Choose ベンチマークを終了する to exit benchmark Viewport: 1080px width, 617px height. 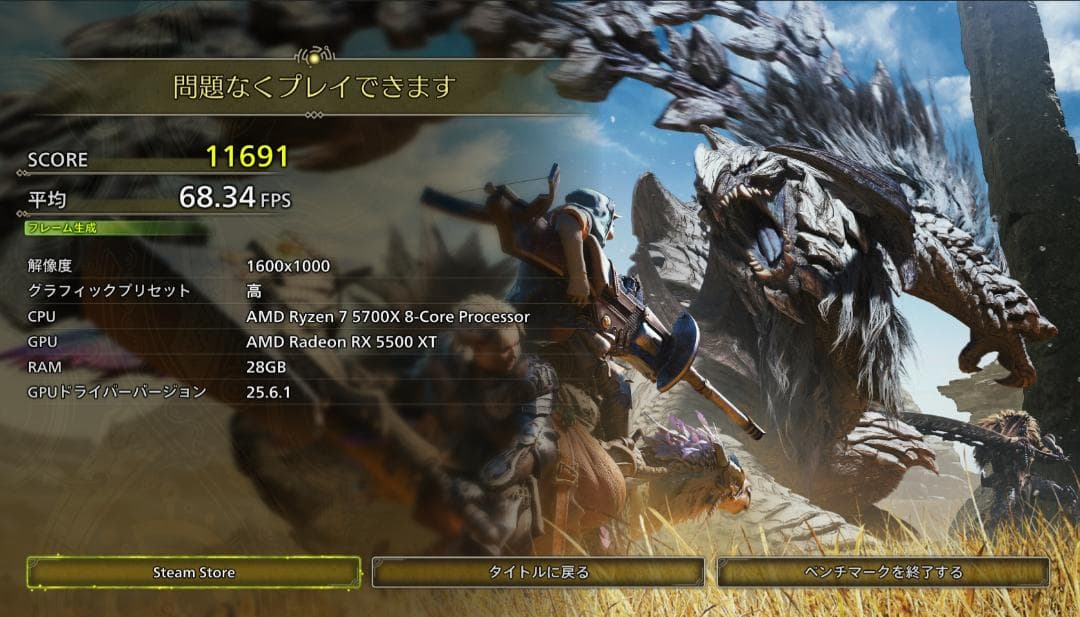[x=883, y=572]
